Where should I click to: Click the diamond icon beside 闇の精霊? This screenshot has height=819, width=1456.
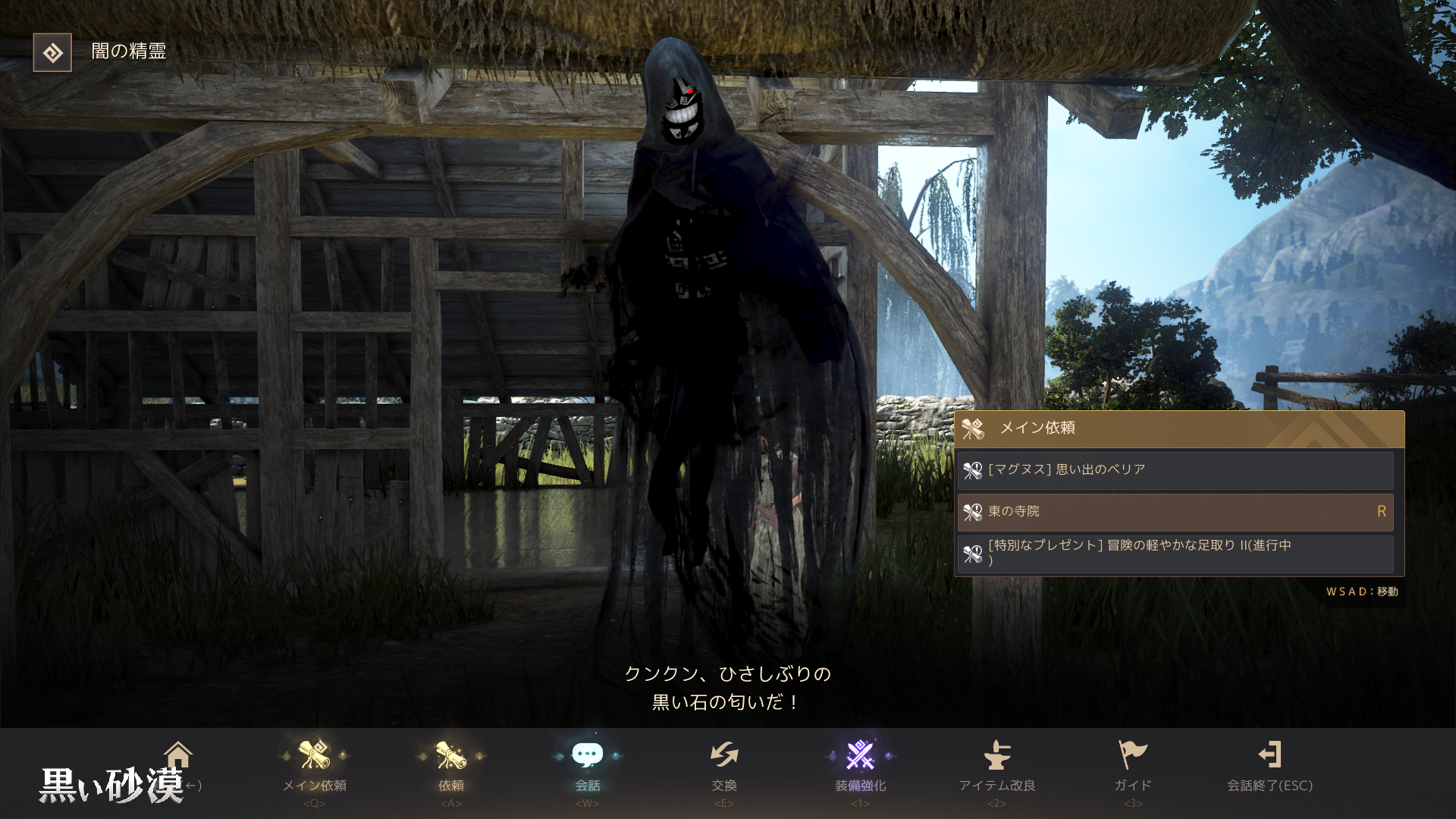point(52,52)
